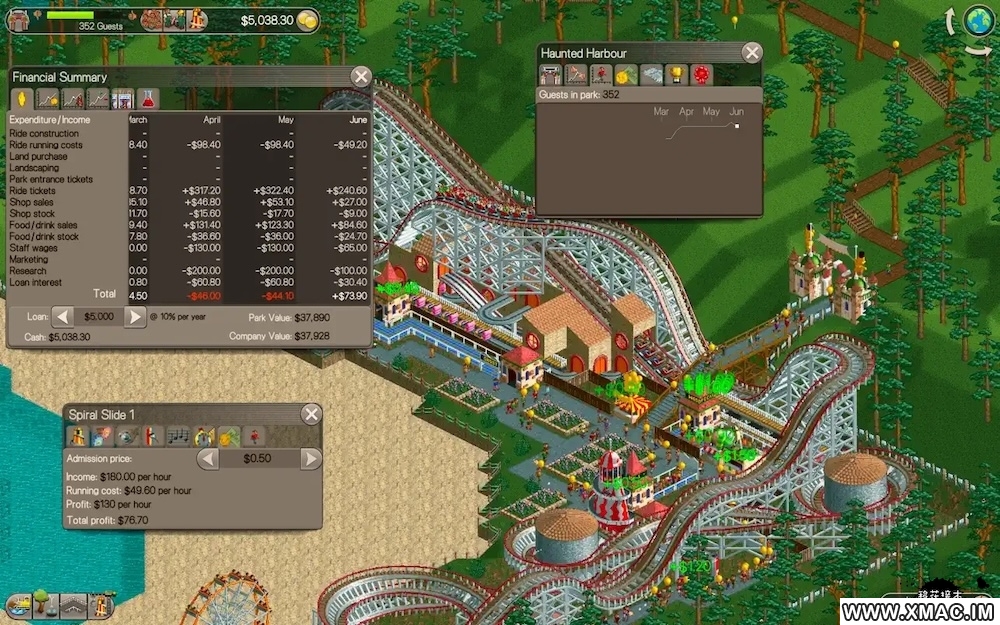Switch to the marketing posters tab
The image size is (1000, 625).
(x=123, y=99)
